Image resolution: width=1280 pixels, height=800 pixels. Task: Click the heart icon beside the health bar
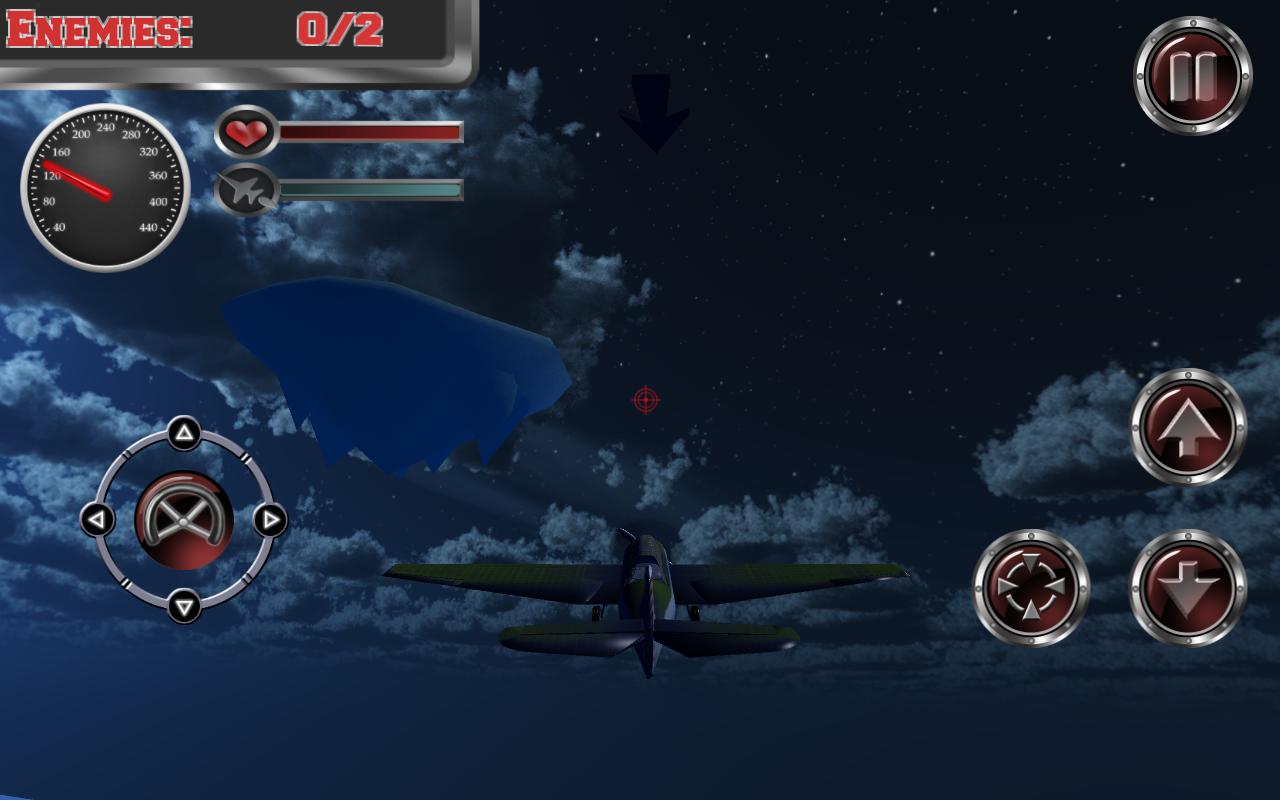tap(248, 133)
